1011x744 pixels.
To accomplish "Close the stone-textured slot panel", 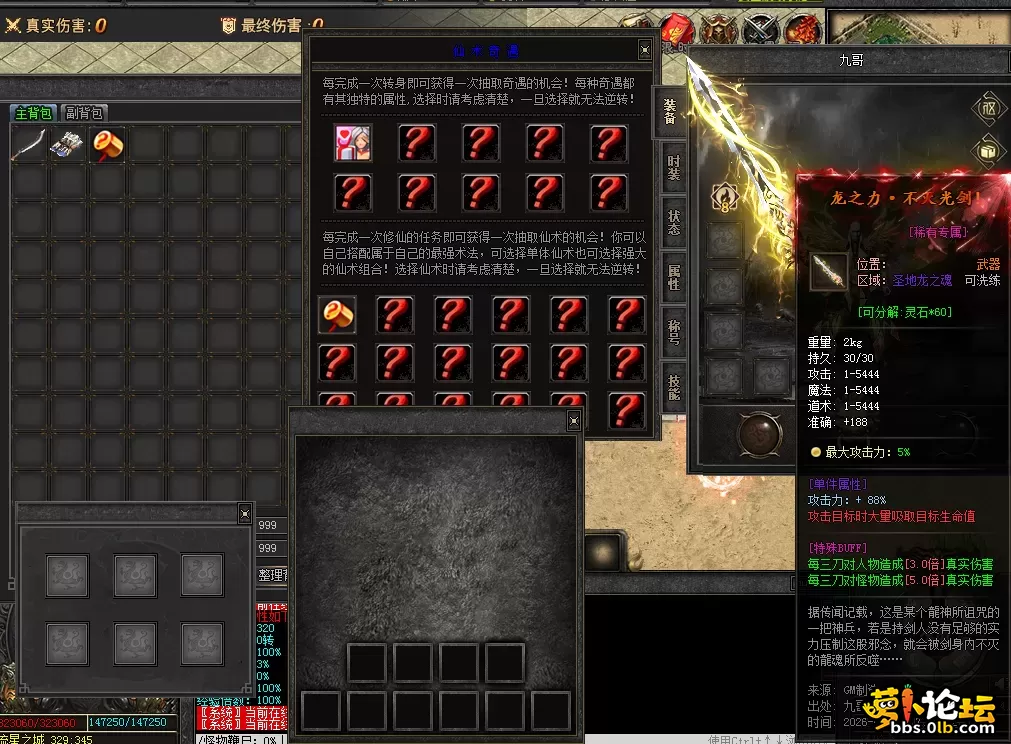I will tap(574, 421).
